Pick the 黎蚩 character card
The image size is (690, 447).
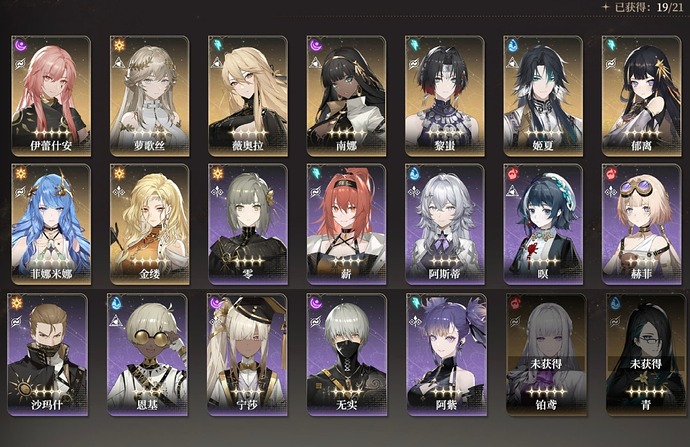coord(444,95)
